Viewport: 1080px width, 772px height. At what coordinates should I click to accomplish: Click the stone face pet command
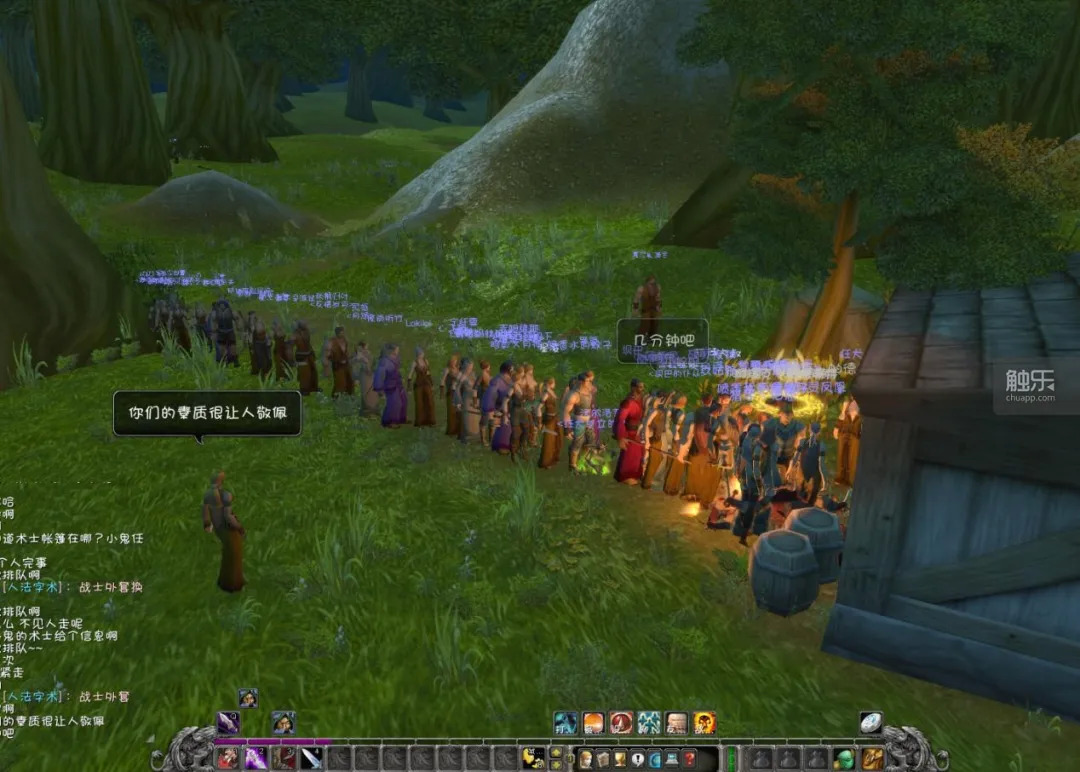coord(677,723)
